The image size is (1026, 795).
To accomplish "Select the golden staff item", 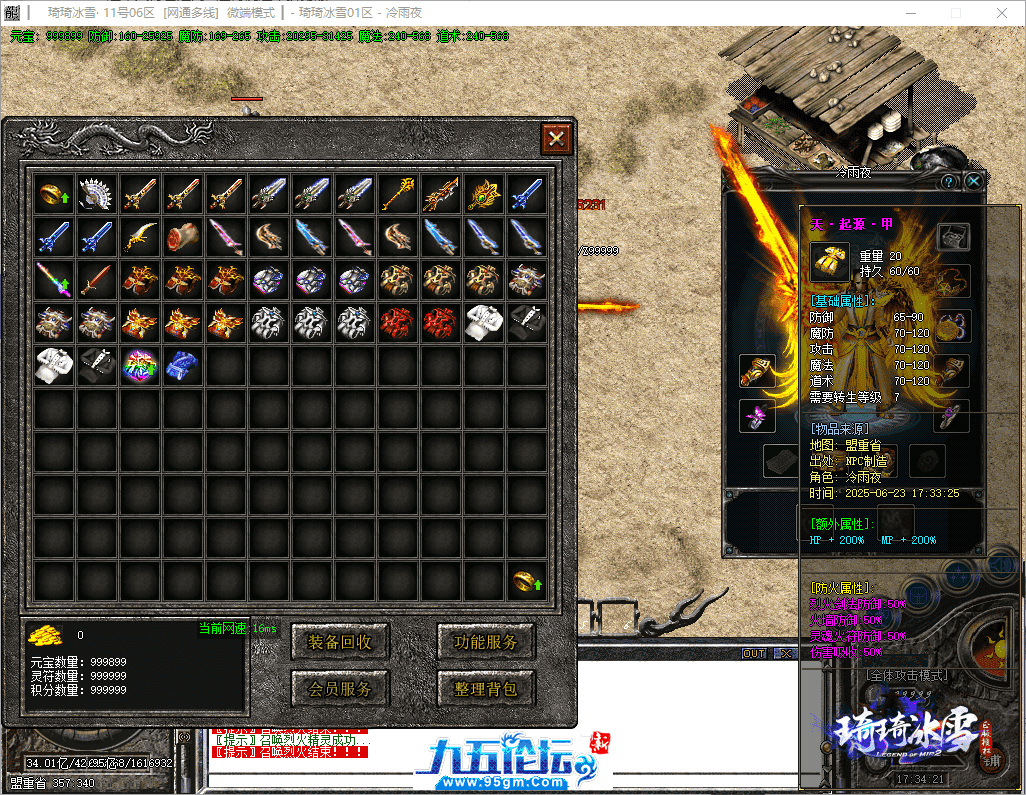I will click(x=399, y=193).
